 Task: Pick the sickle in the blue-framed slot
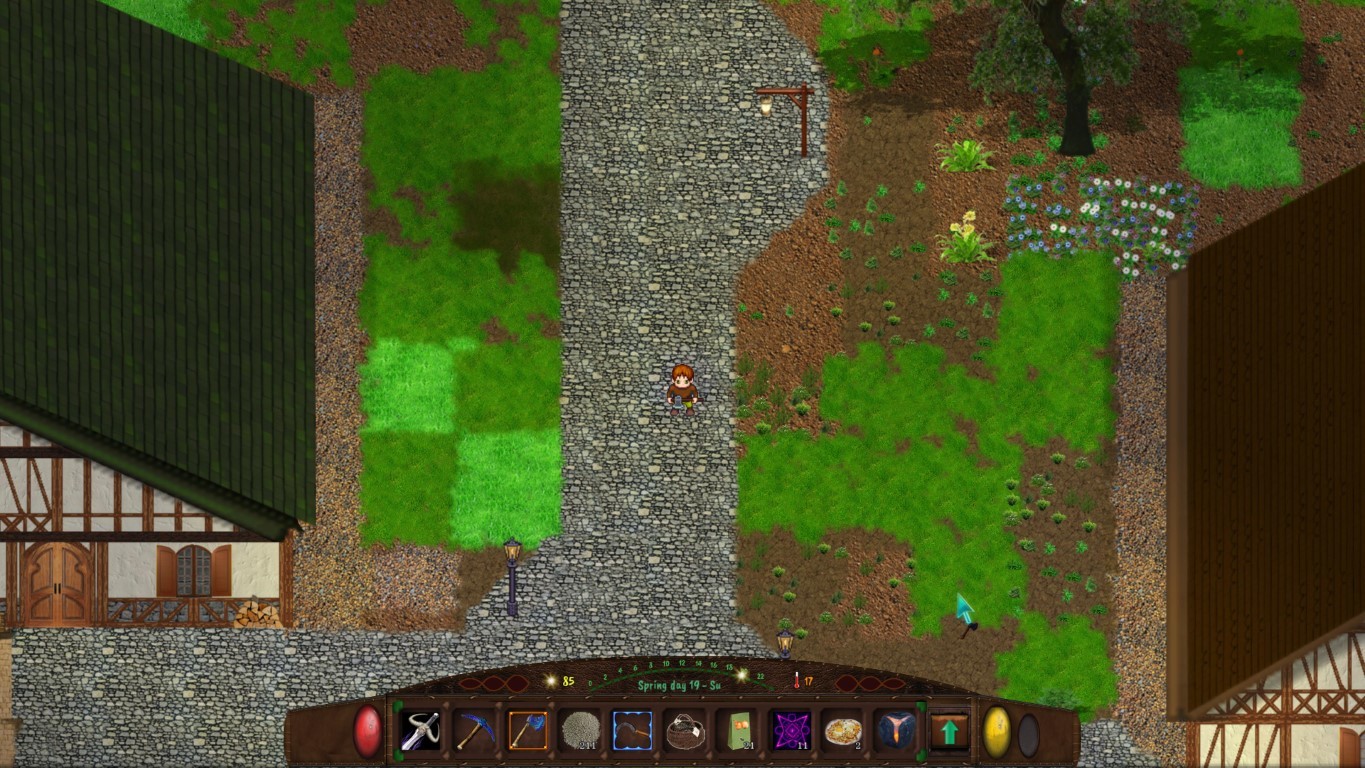pos(632,731)
